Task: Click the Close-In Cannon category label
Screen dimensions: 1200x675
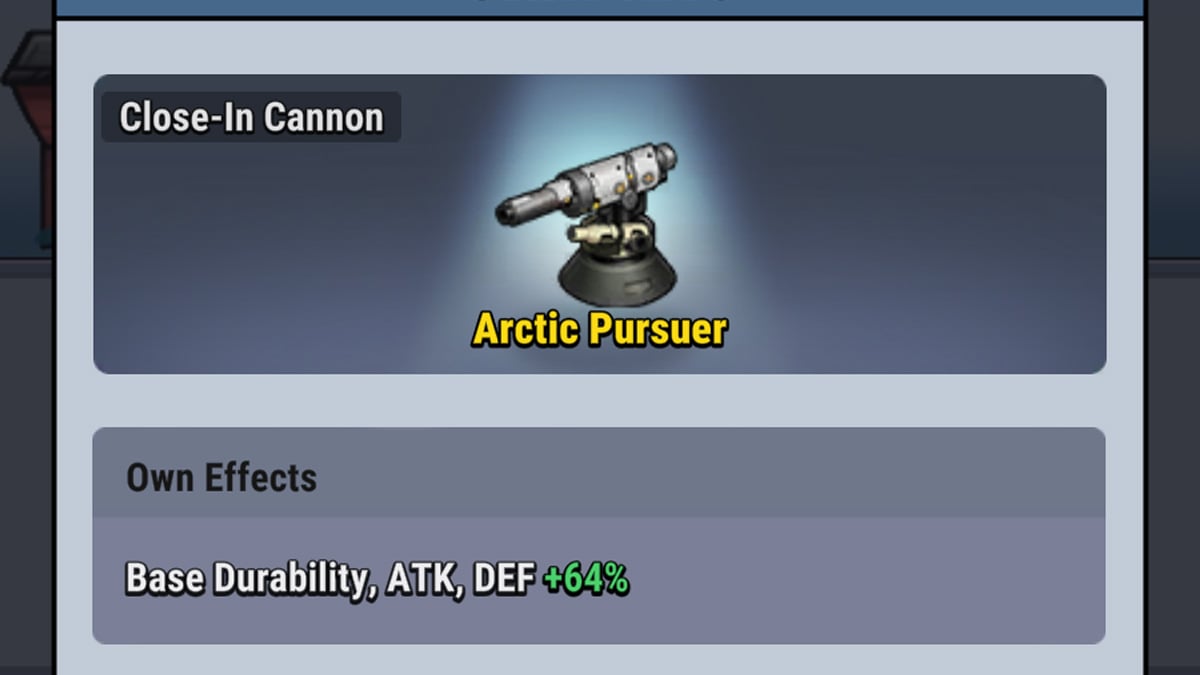Action: pos(251,118)
